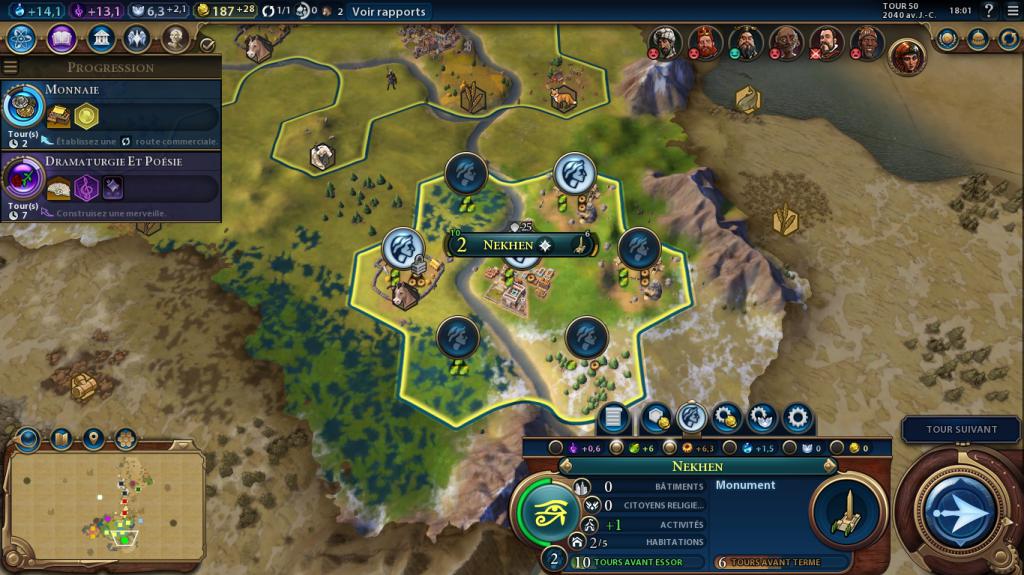Toggle the manage citizens head button
This screenshot has height=575, width=1024.
click(x=691, y=418)
